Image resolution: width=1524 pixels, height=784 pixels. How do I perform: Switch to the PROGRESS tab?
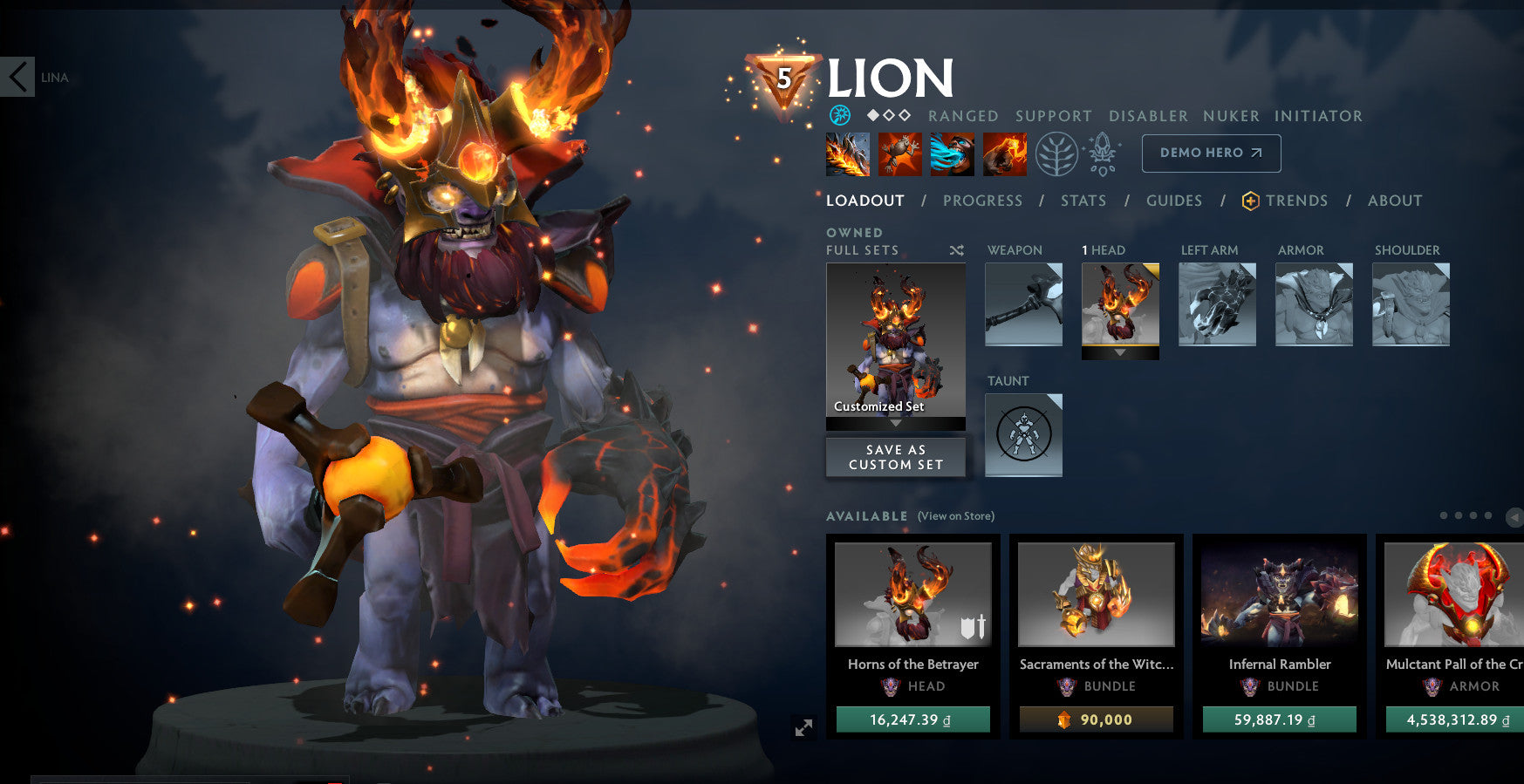coord(982,201)
